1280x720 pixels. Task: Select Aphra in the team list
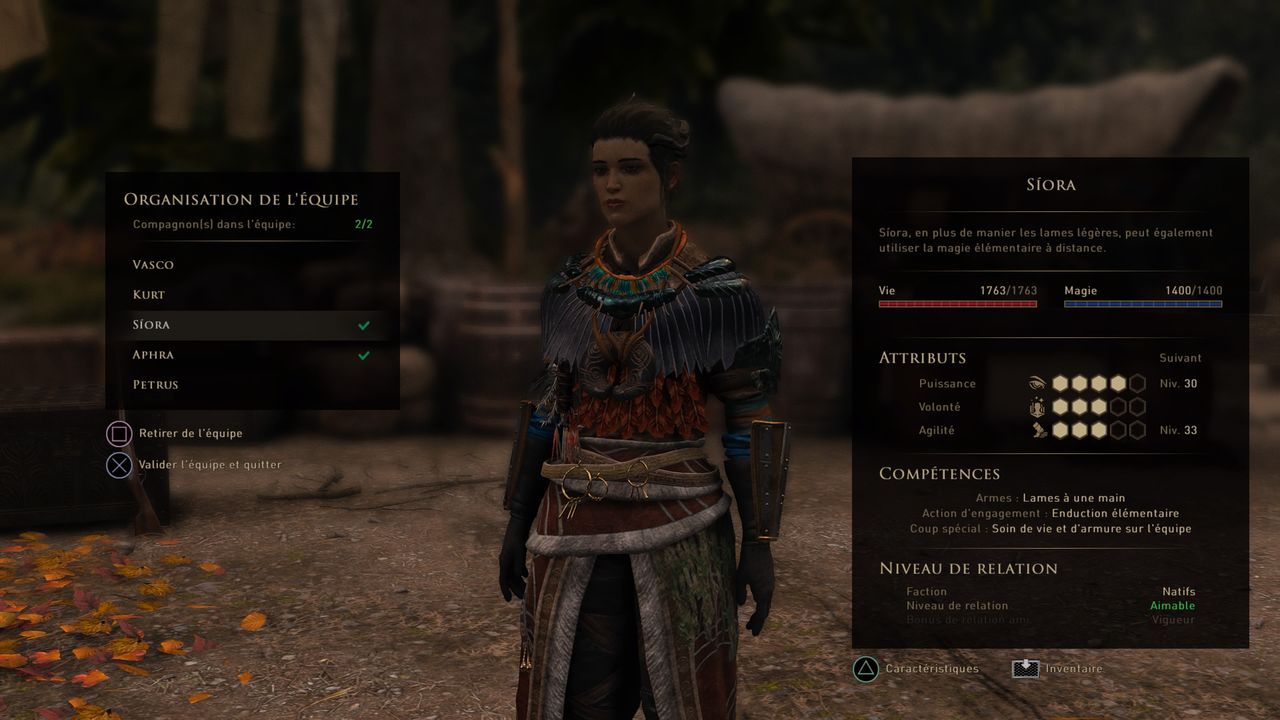(x=152, y=355)
